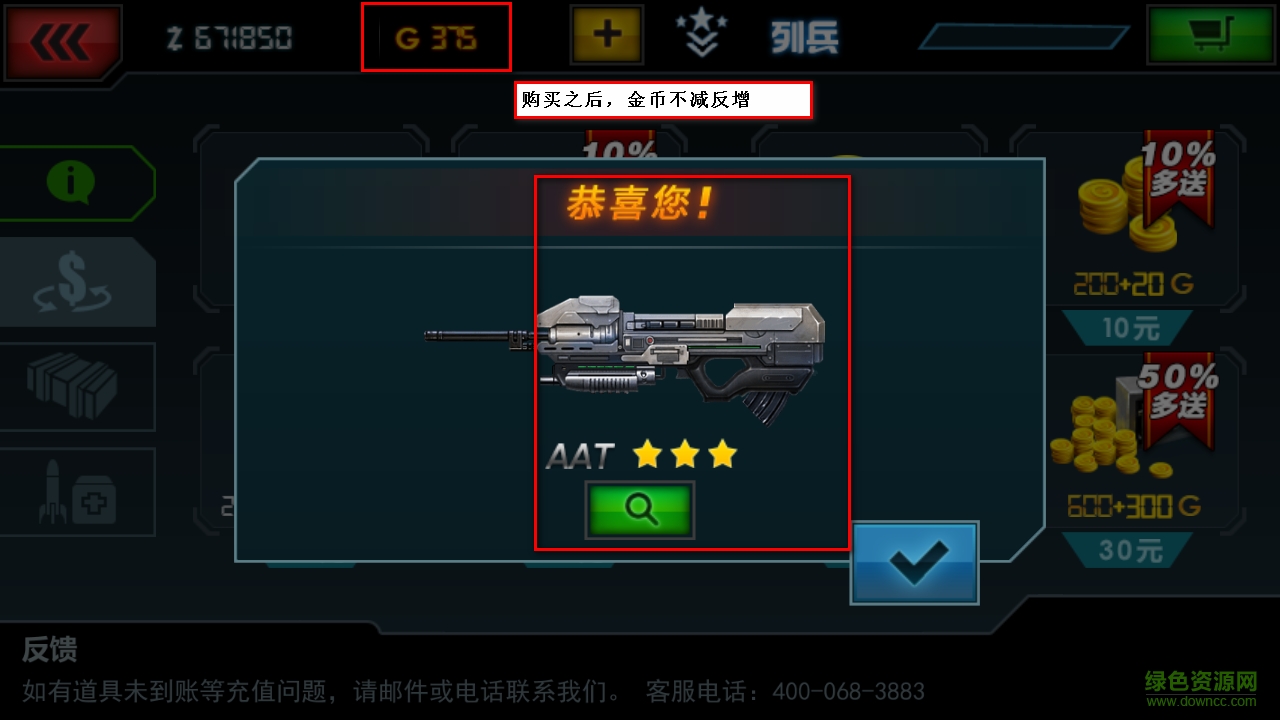Open the green shopping cart
The width and height of the screenshot is (1280, 720).
[x=1210, y=33]
